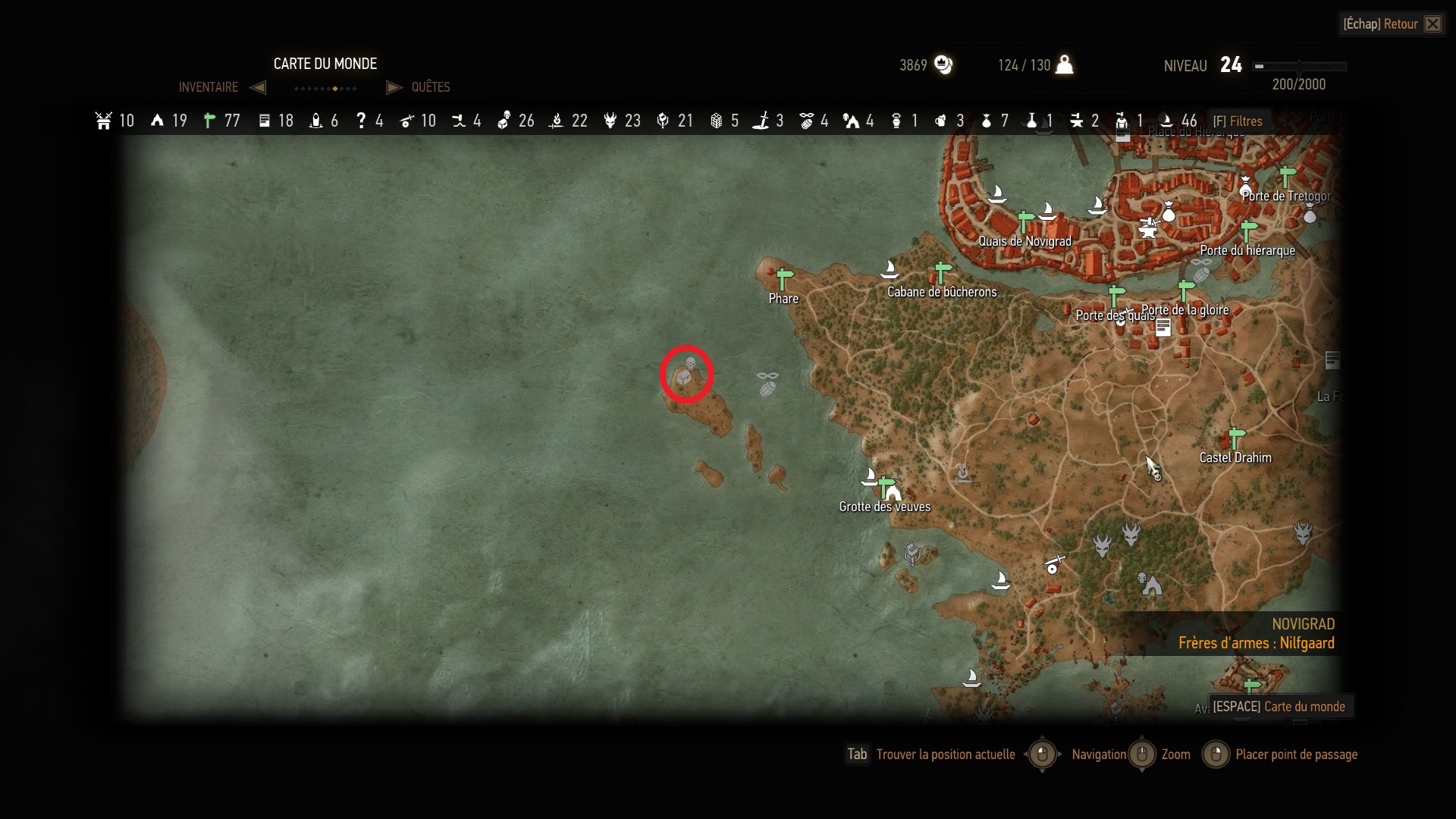Screen dimensions: 1456x819
Task: Select the Porte du hiérarque signpost
Action: (1248, 231)
